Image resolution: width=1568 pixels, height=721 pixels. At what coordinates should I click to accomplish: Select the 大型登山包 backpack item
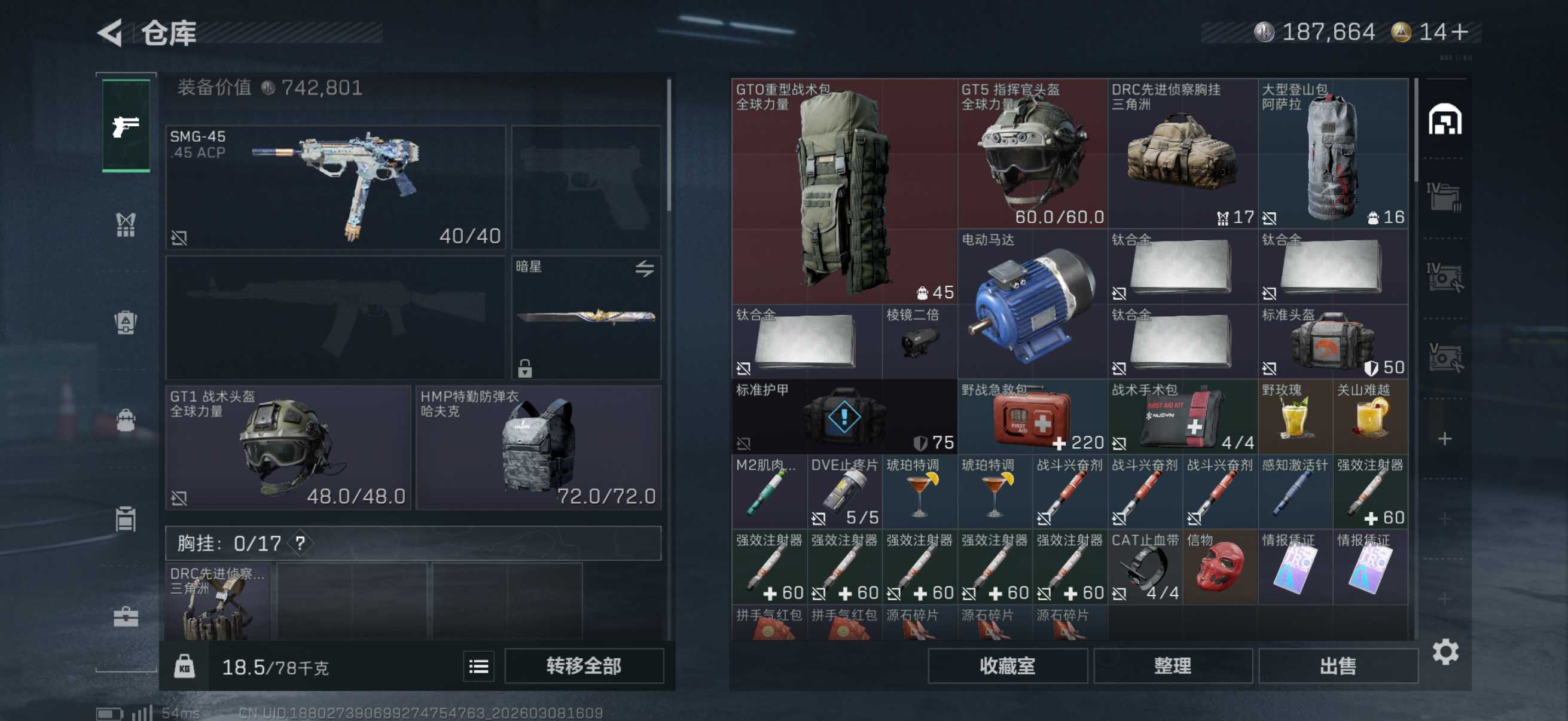pos(1333,153)
